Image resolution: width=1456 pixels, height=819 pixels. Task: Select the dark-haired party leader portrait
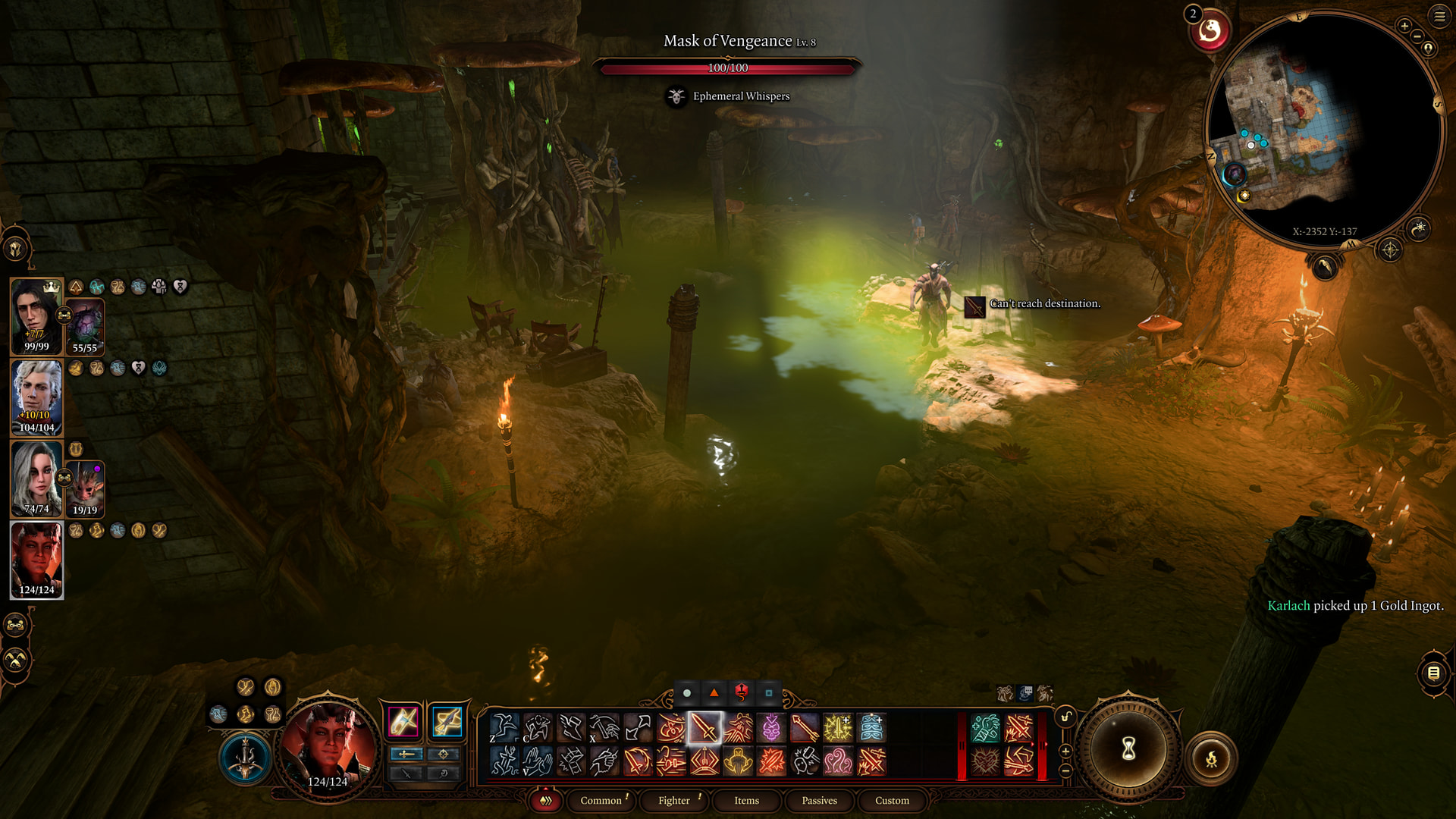pos(36,315)
